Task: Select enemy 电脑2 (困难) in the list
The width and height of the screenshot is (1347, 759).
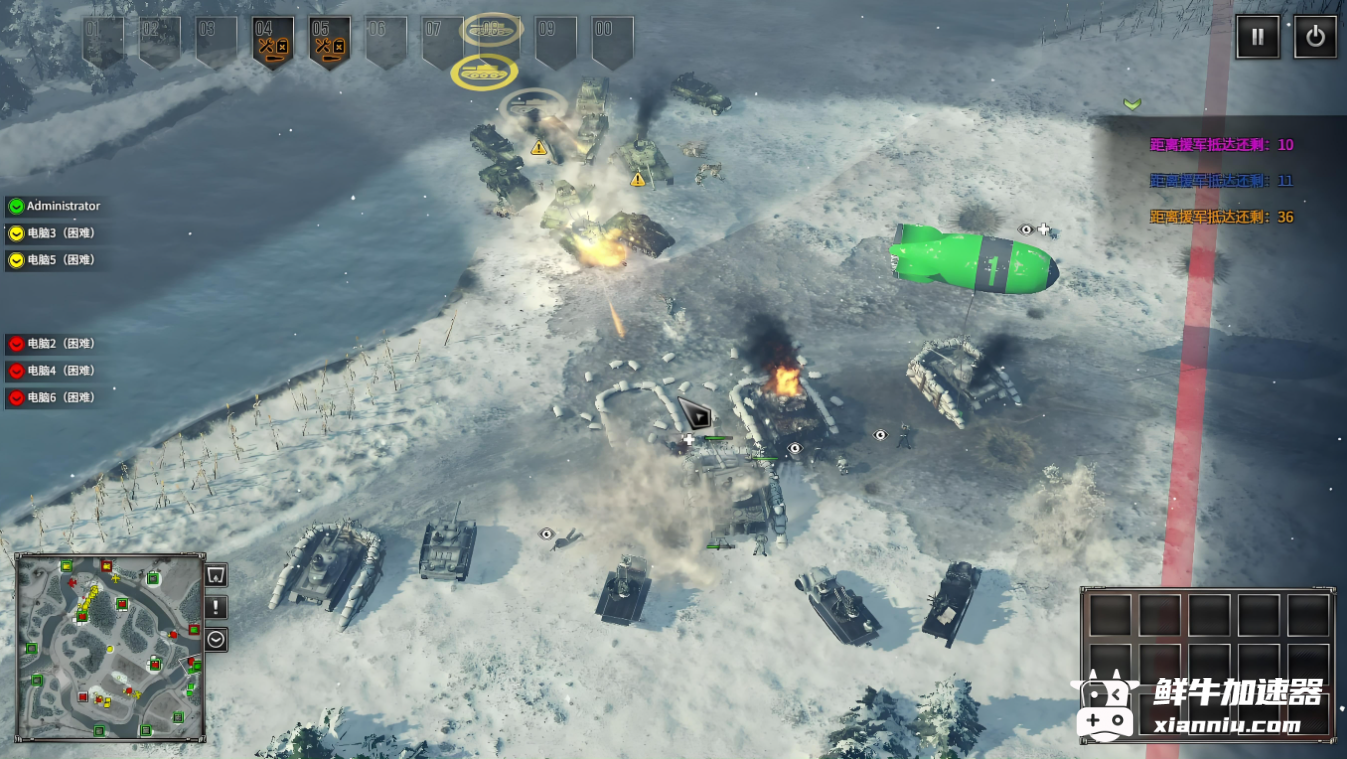Action: [60, 344]
